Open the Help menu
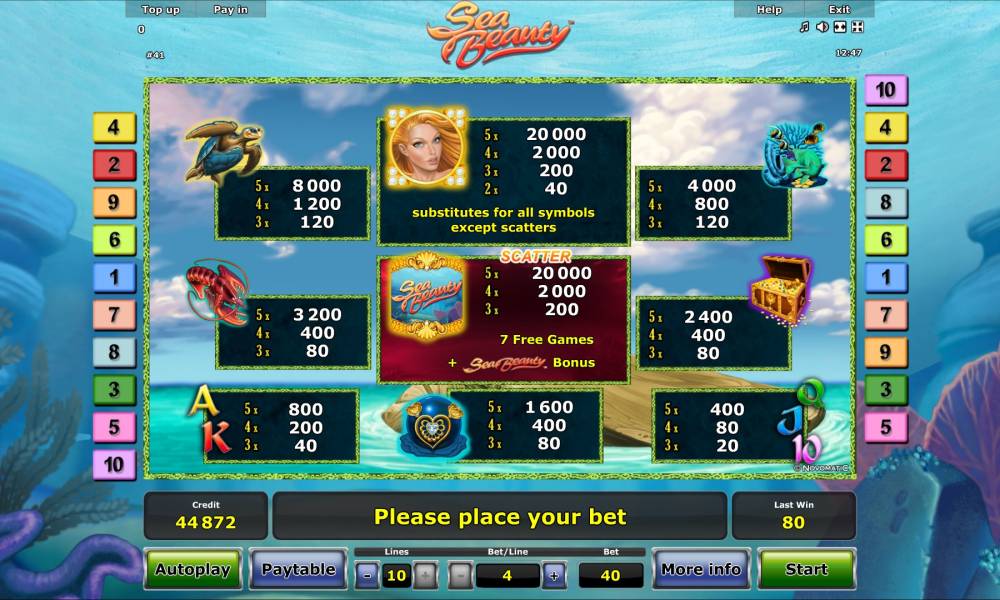 (x=769, y=9)
